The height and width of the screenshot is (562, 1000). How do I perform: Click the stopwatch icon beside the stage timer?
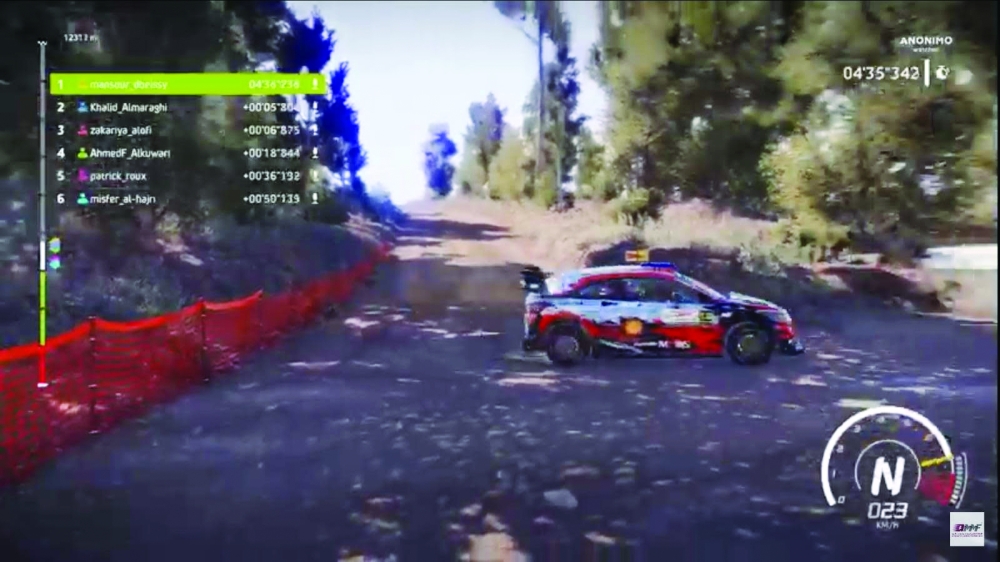[x=941, y=73]
